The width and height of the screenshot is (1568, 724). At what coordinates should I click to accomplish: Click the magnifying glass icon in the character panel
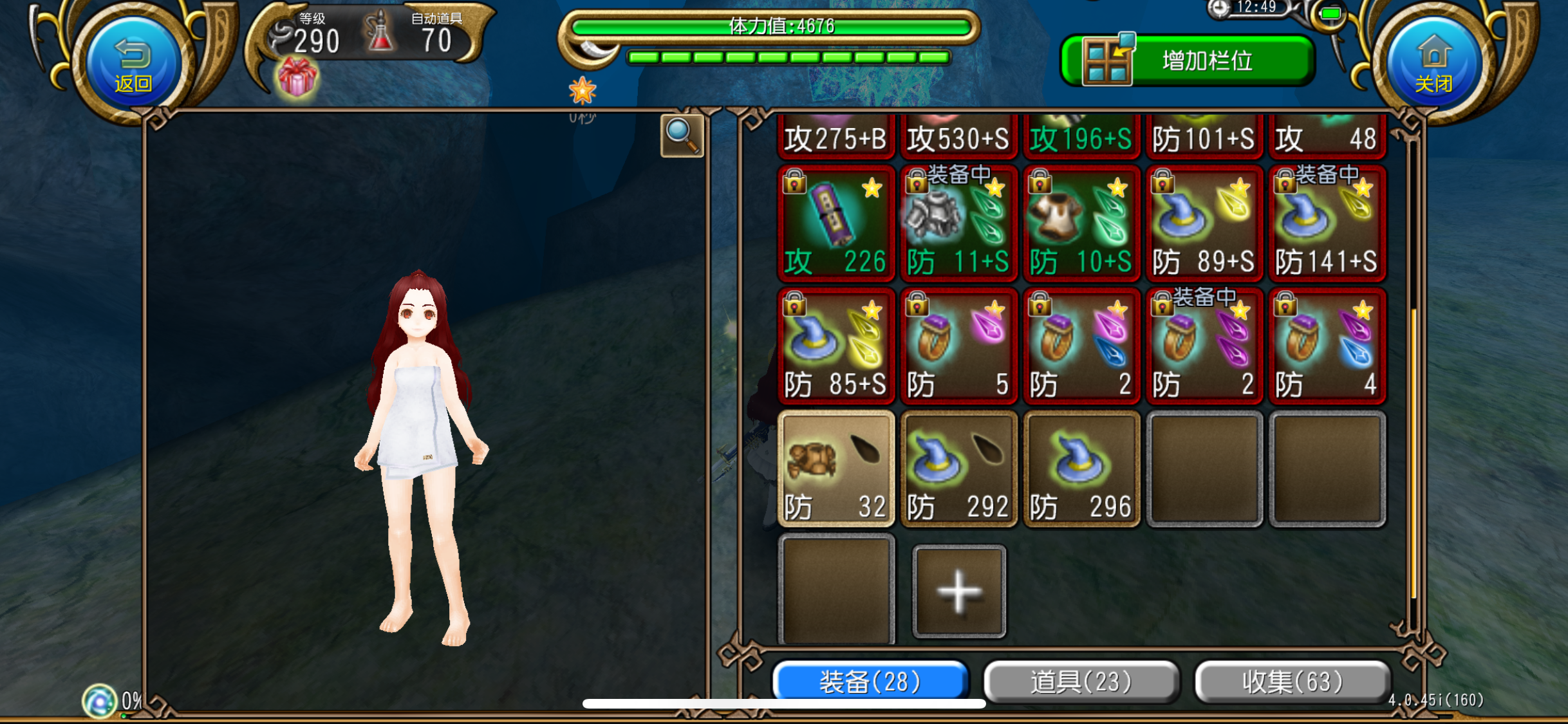pos(681,135)
